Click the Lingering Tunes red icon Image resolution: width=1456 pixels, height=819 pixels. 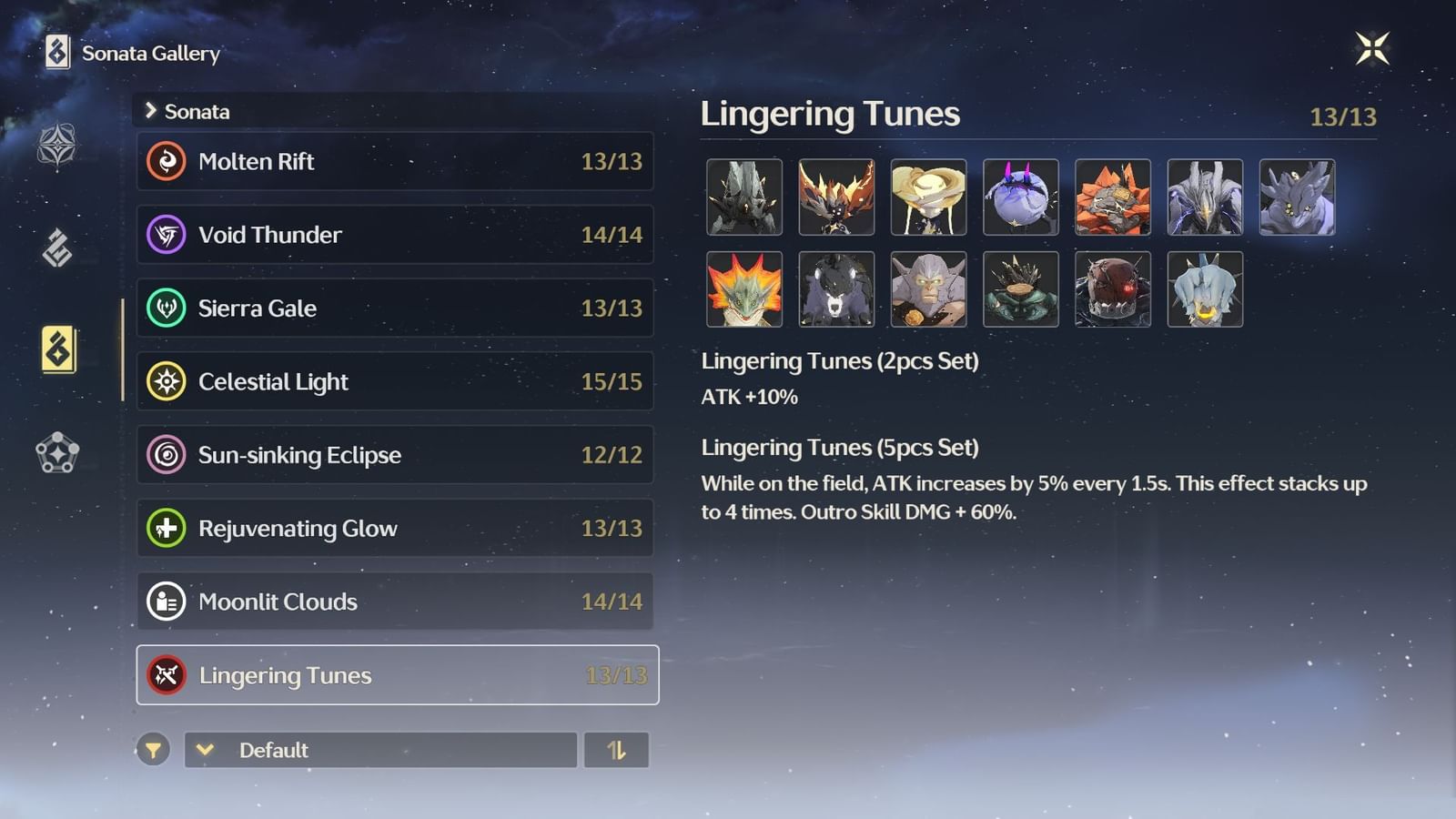point(167,675)
